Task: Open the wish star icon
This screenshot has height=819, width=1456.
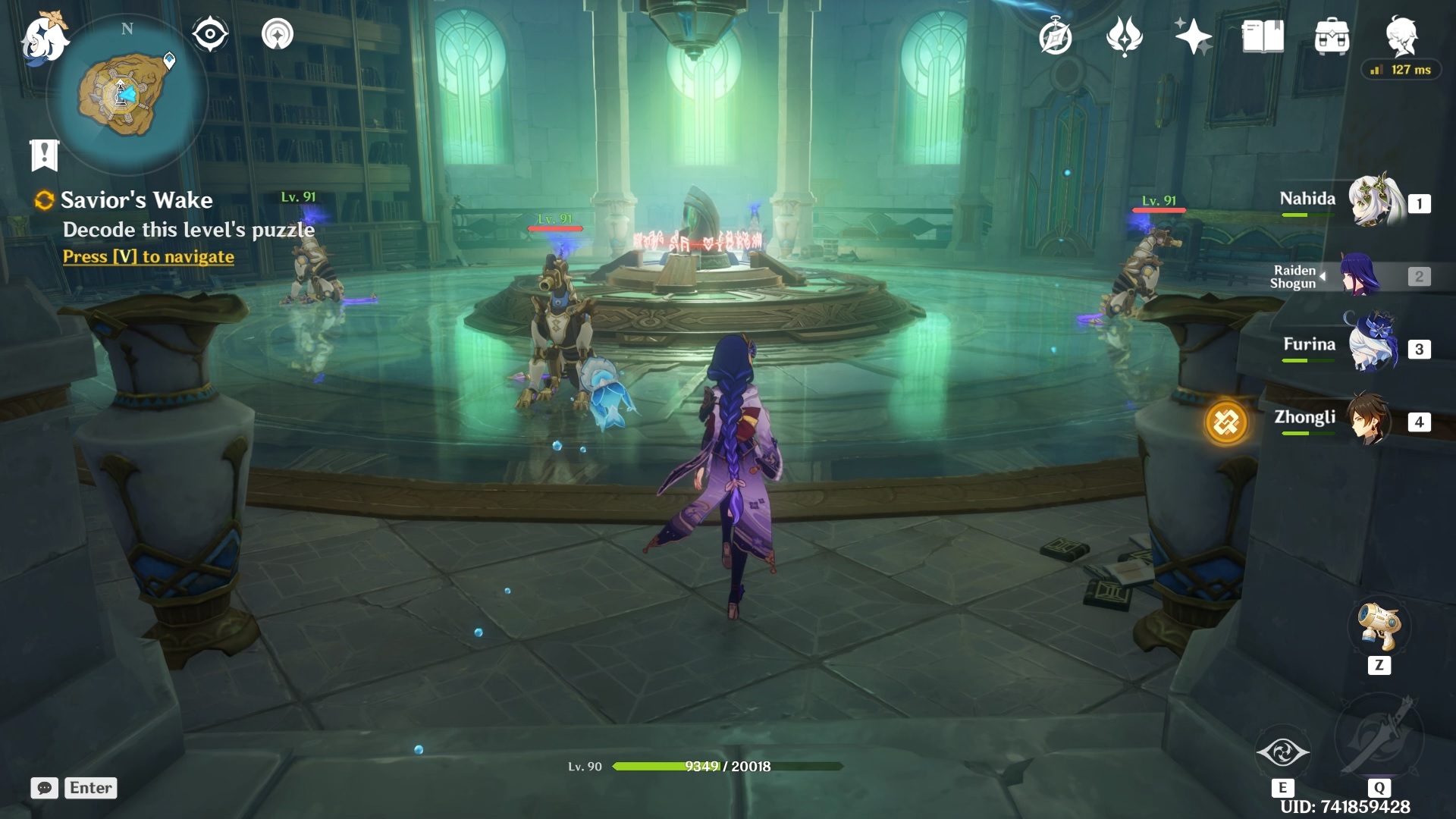Action: pos(1193,36)
